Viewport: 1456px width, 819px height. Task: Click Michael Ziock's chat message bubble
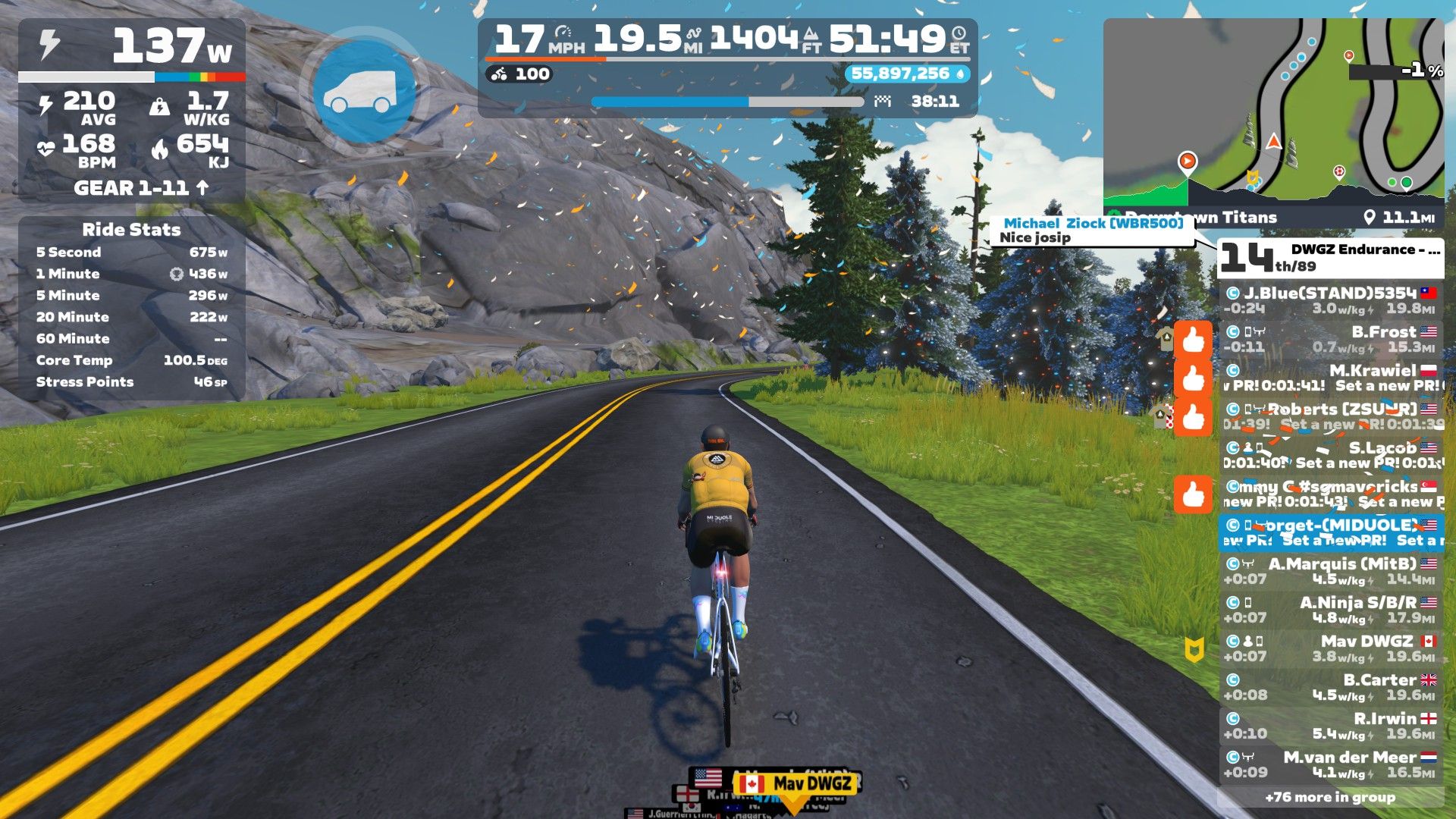1092,231
